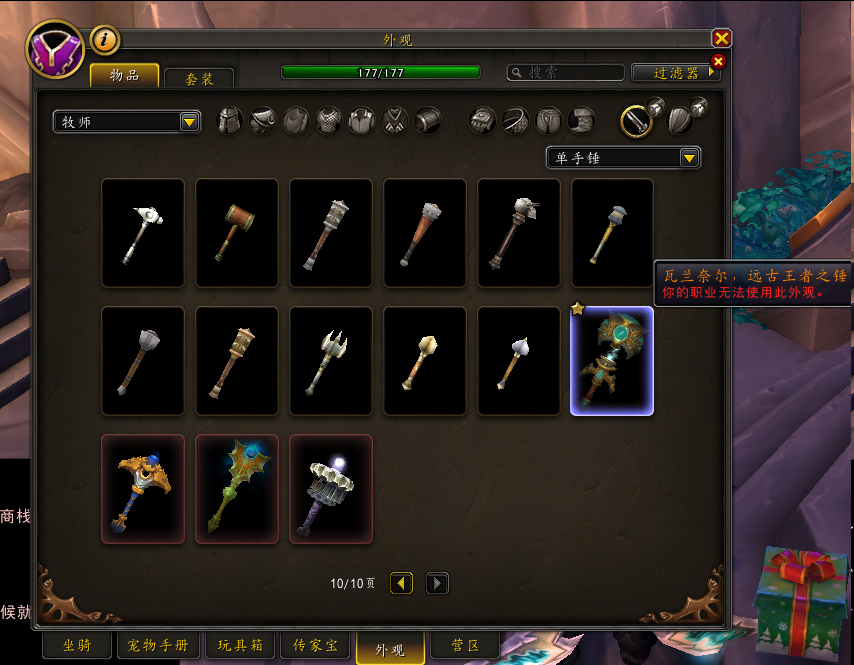Viewport: 854px width, 665px height.
Task: Open the 坐骑 mounts tab
Action: click(78, 646)
